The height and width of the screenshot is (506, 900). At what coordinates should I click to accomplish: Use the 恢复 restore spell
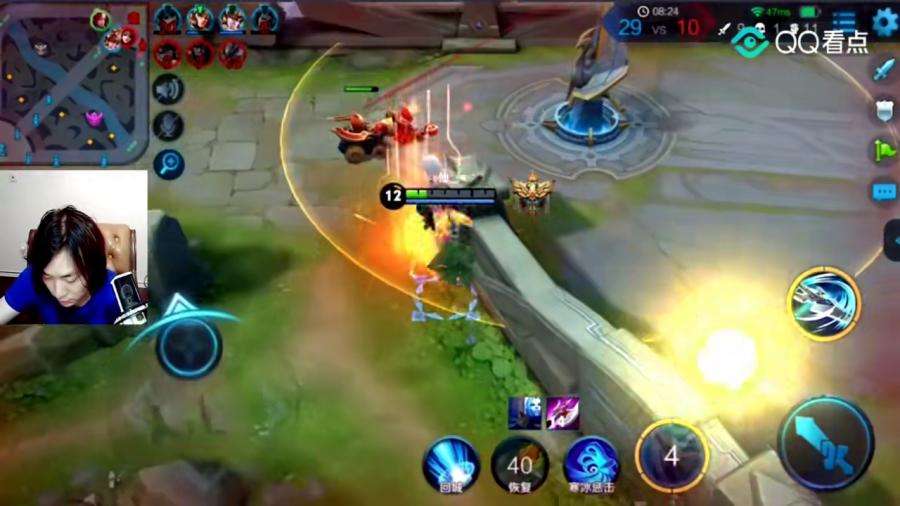519,464
